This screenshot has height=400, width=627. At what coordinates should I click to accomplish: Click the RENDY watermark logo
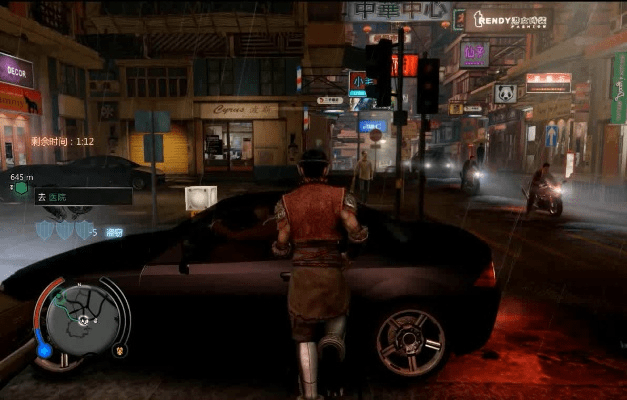(x=511, y=19)
